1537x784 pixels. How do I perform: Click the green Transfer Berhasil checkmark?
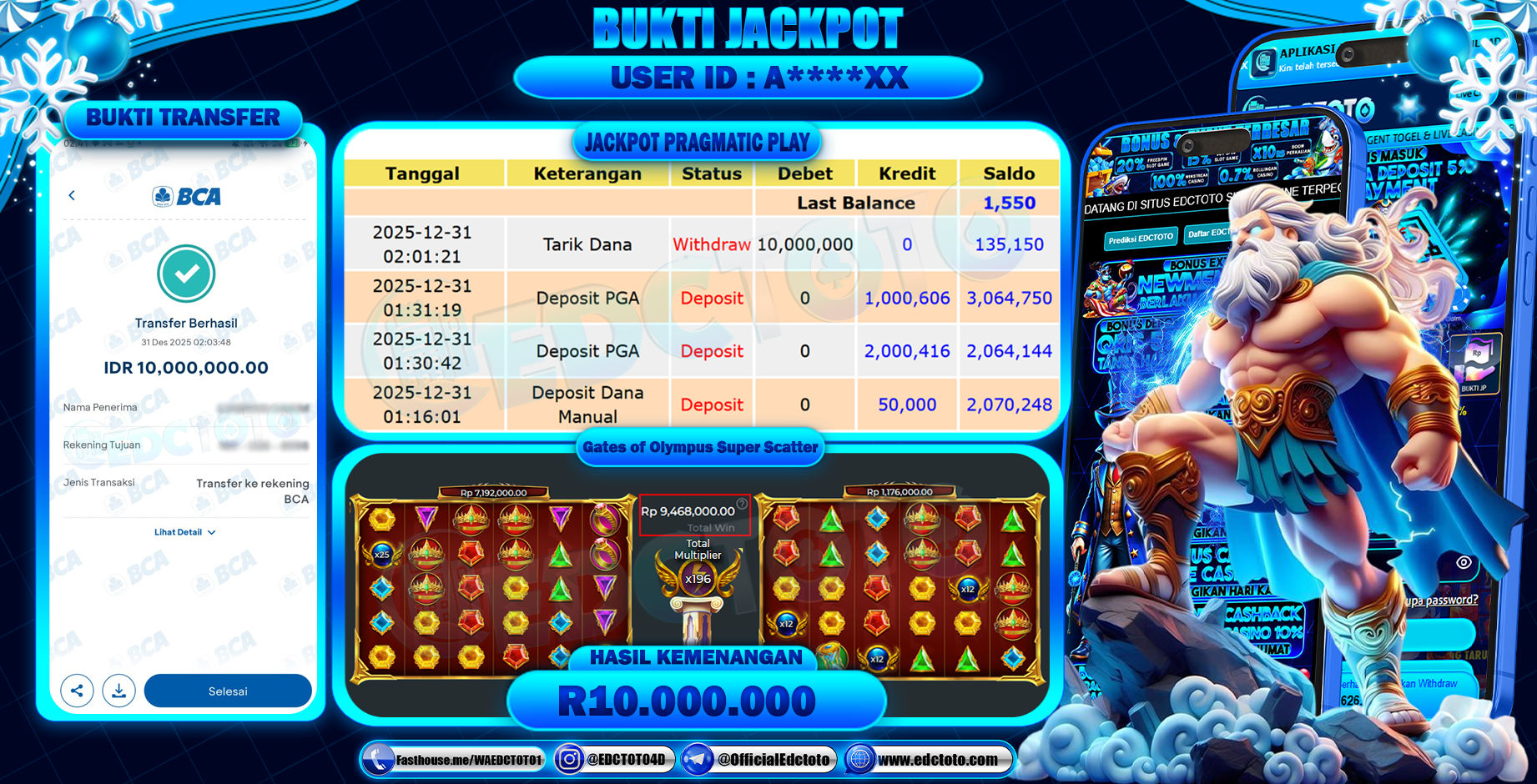(185, 274)
